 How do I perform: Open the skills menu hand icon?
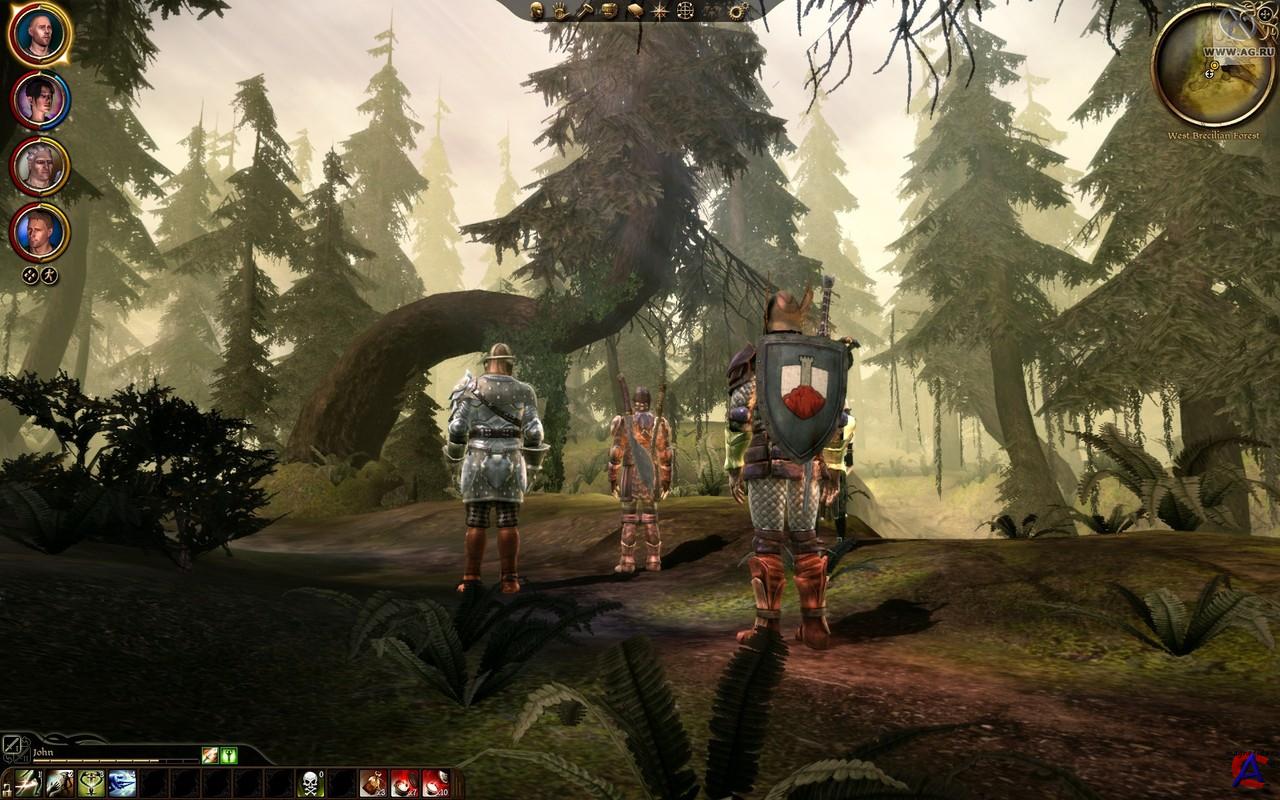click(561, 11)
